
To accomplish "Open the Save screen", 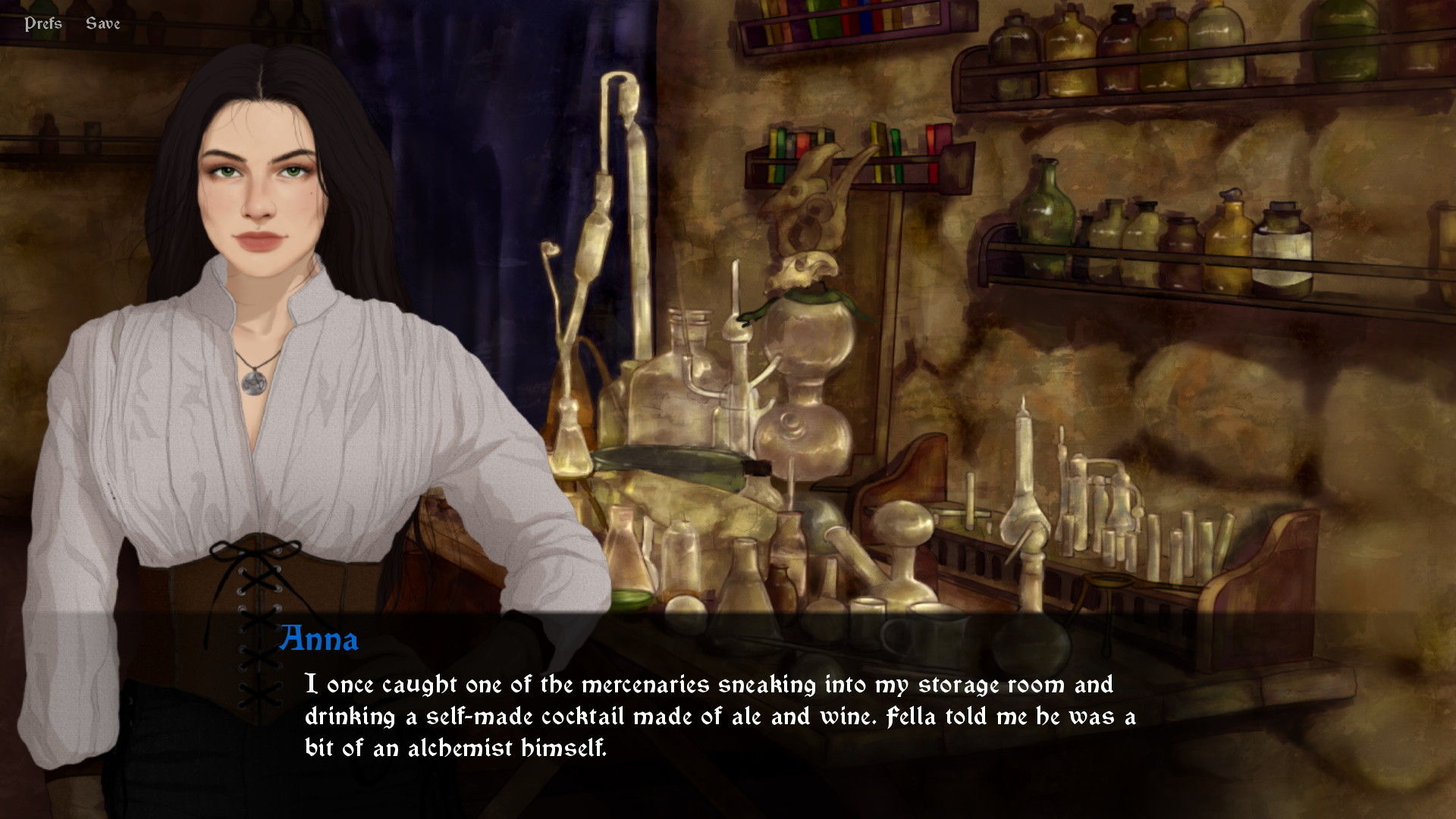I will click(x=102, y=23).
